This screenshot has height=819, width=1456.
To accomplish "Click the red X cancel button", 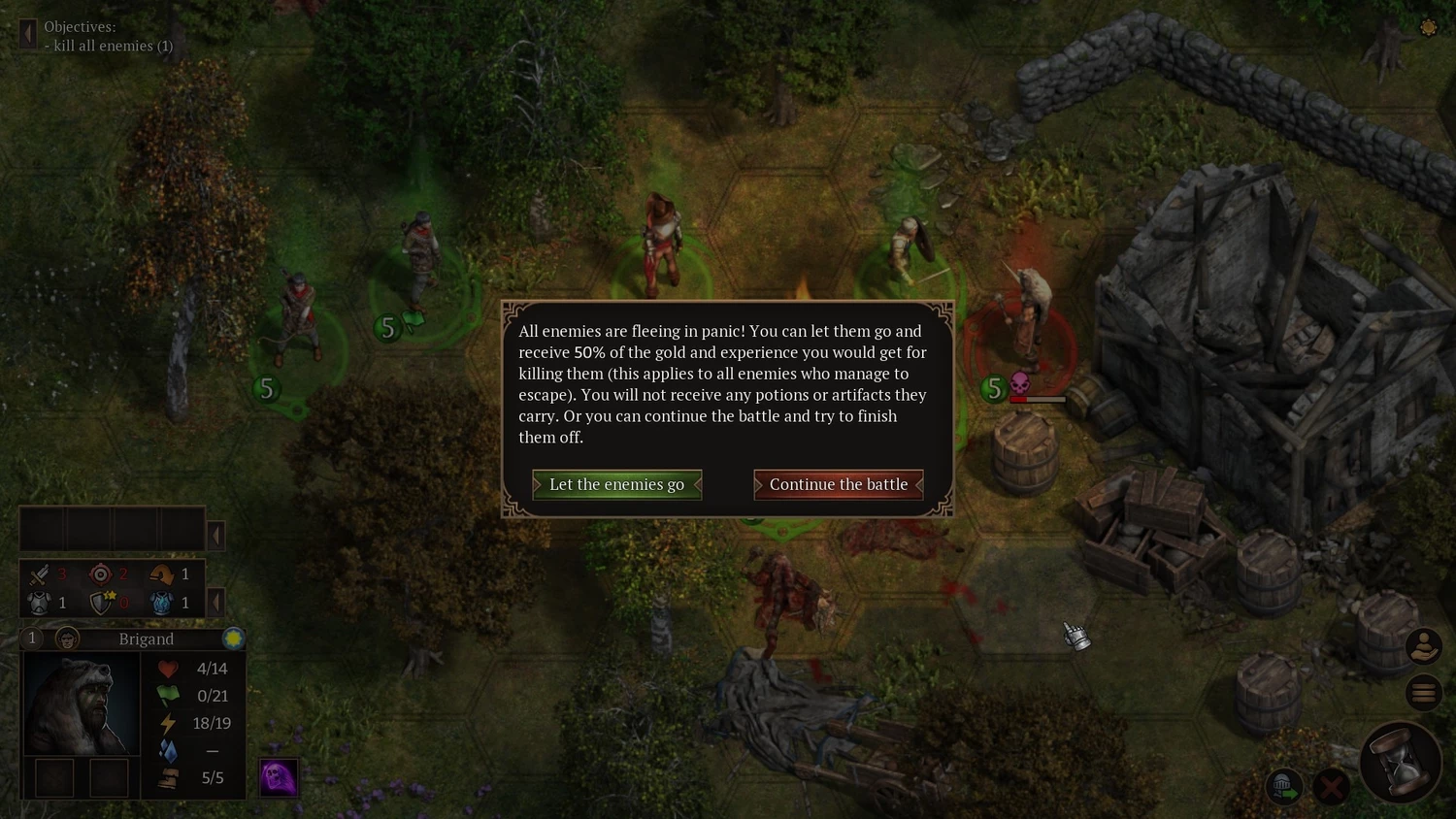I will [x=1332, y=786].
